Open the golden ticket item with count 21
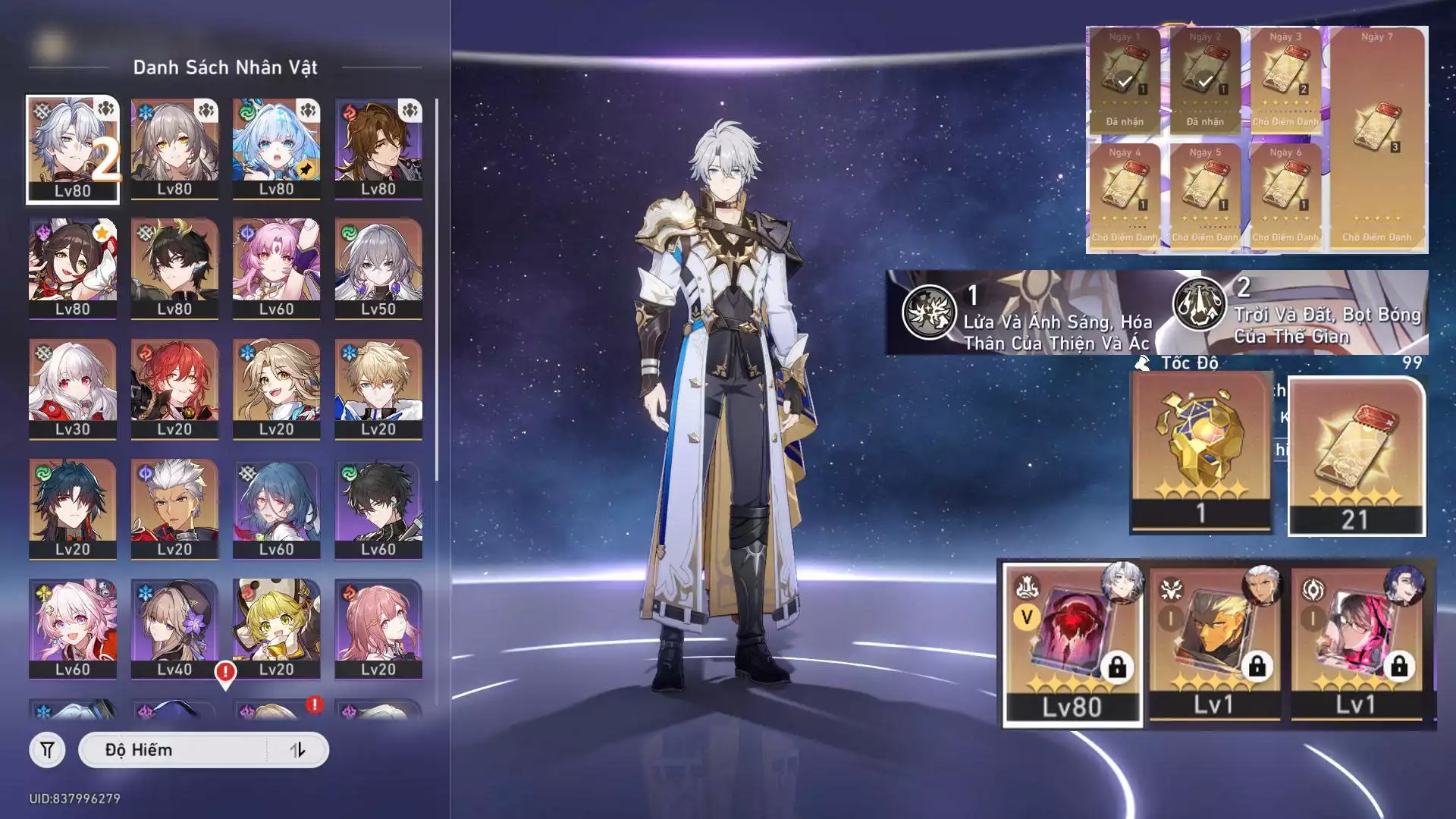The height and width of the screenshot is (819, 1456). tap(1355, 457)
